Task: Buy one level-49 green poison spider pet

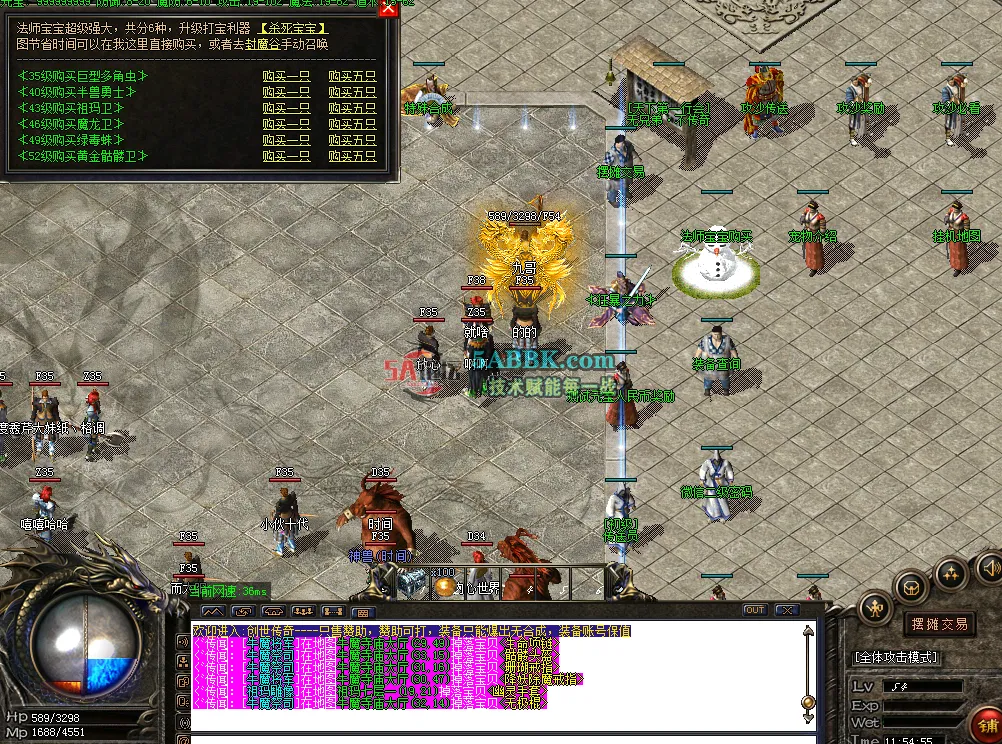Action: 286,140
